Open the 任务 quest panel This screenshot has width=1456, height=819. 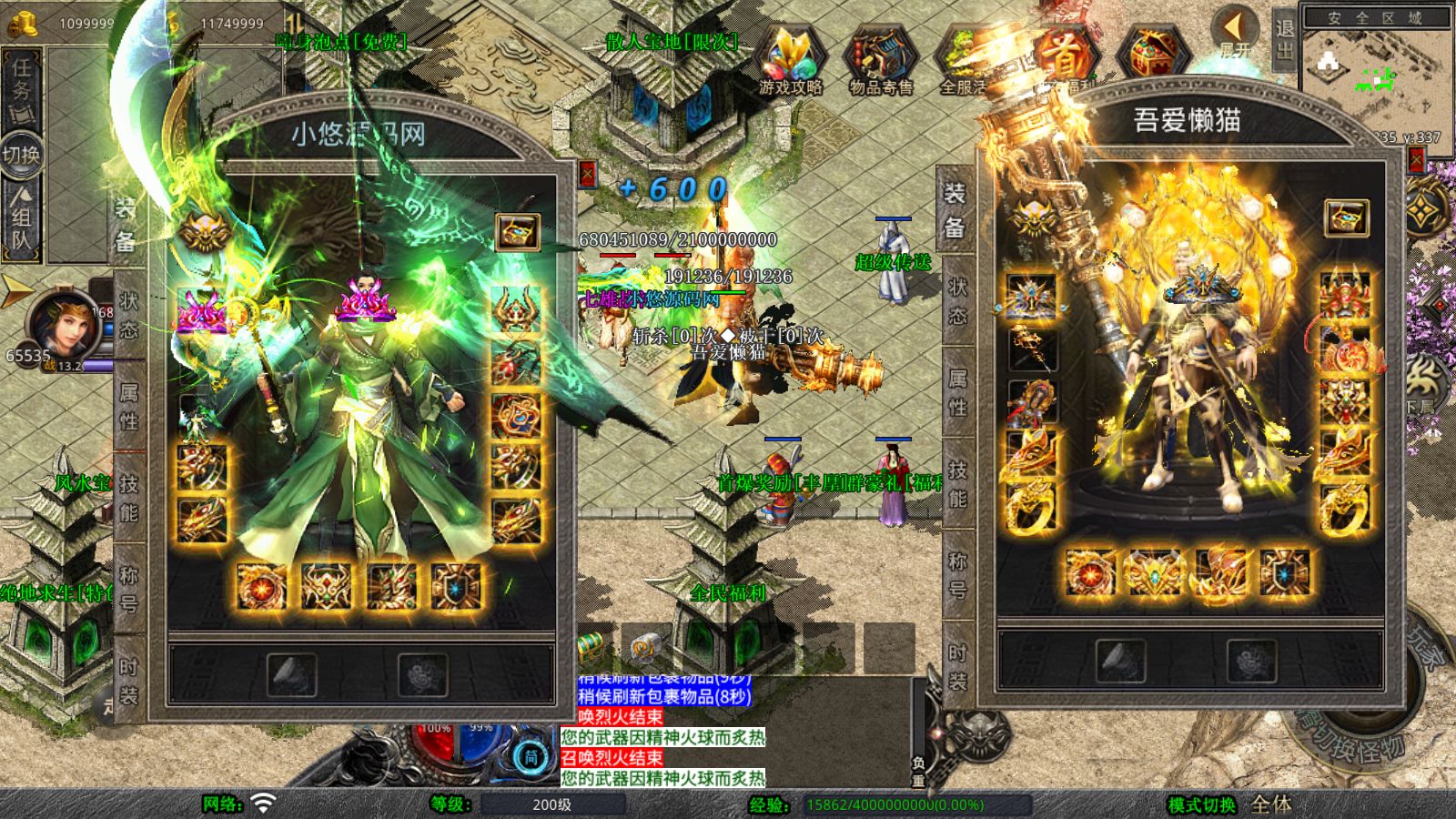[22, 84]
